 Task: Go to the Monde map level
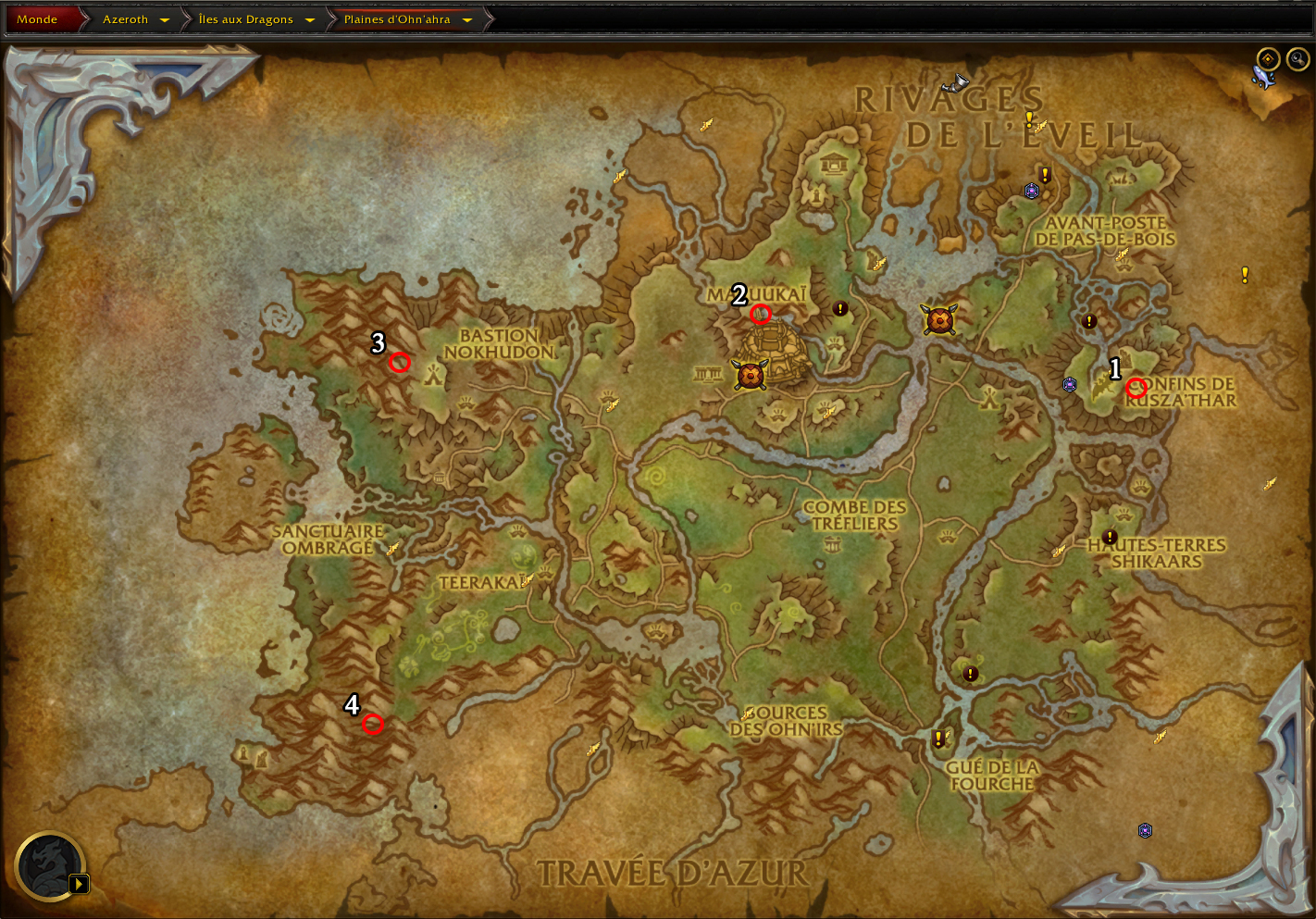click(x=37, y=19)
